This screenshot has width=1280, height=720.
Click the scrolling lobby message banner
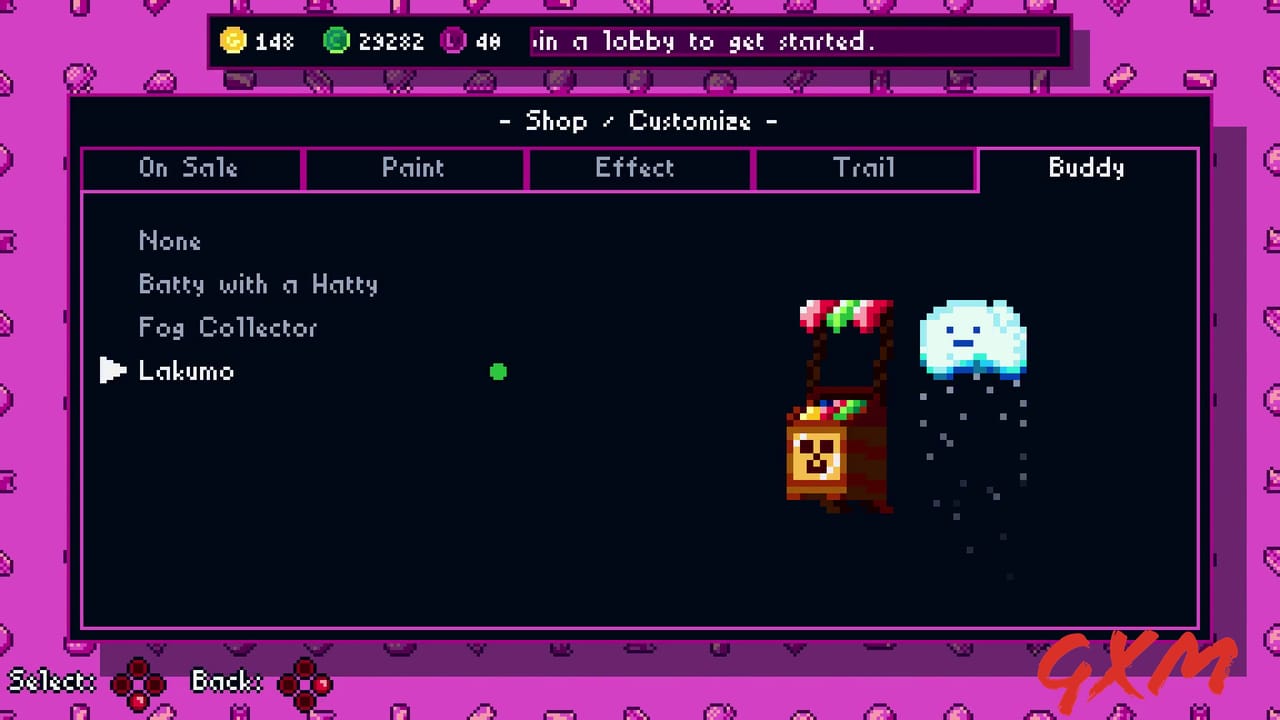(795, 41)
